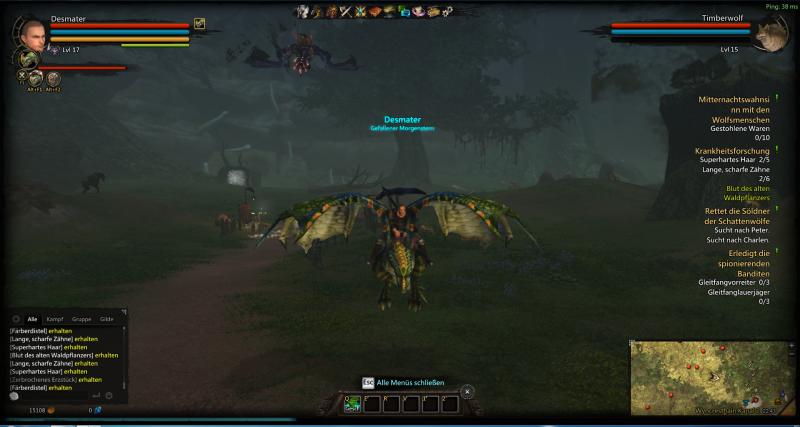
Task: Click the Timberwolf target portrait
Action: (x=767, y=35)
